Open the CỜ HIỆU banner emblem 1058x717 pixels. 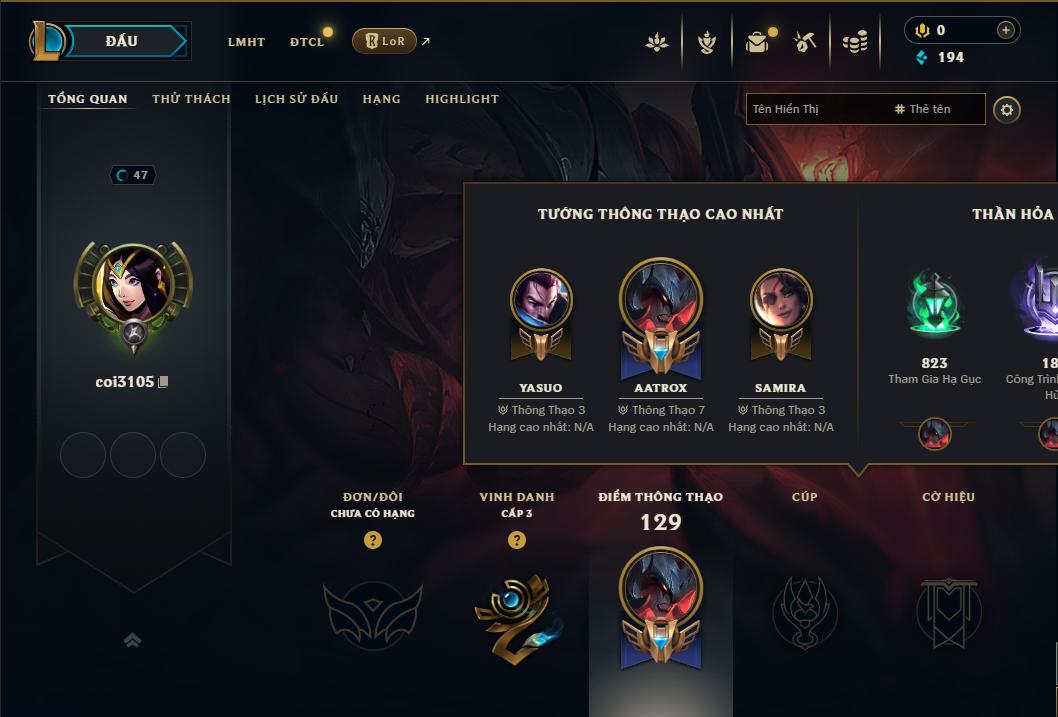click(949, 612)
